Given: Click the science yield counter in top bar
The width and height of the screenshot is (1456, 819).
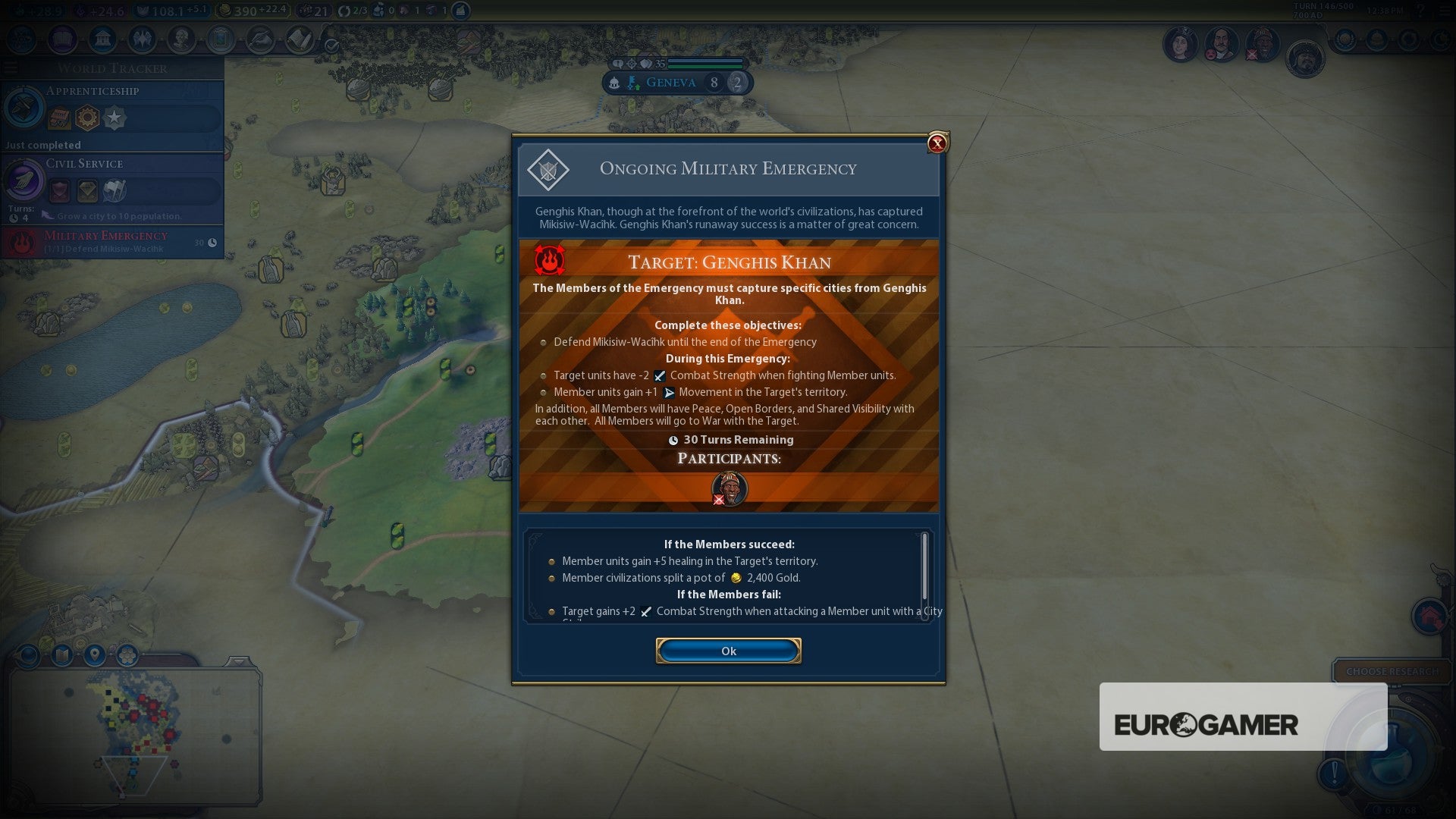Looking at the screenshot, I should 39,11.
